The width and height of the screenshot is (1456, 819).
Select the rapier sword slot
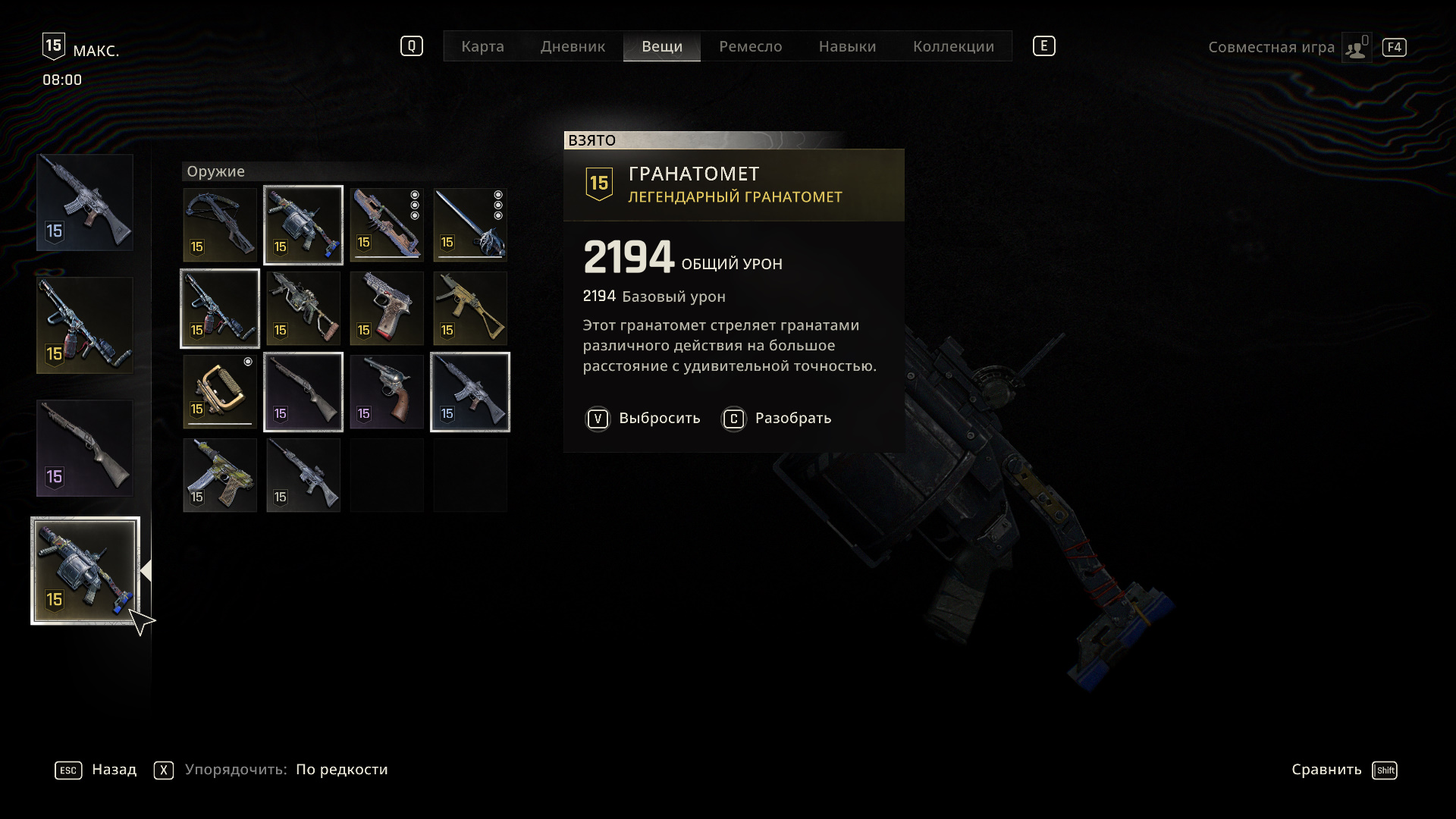click(x=470, y=225)
